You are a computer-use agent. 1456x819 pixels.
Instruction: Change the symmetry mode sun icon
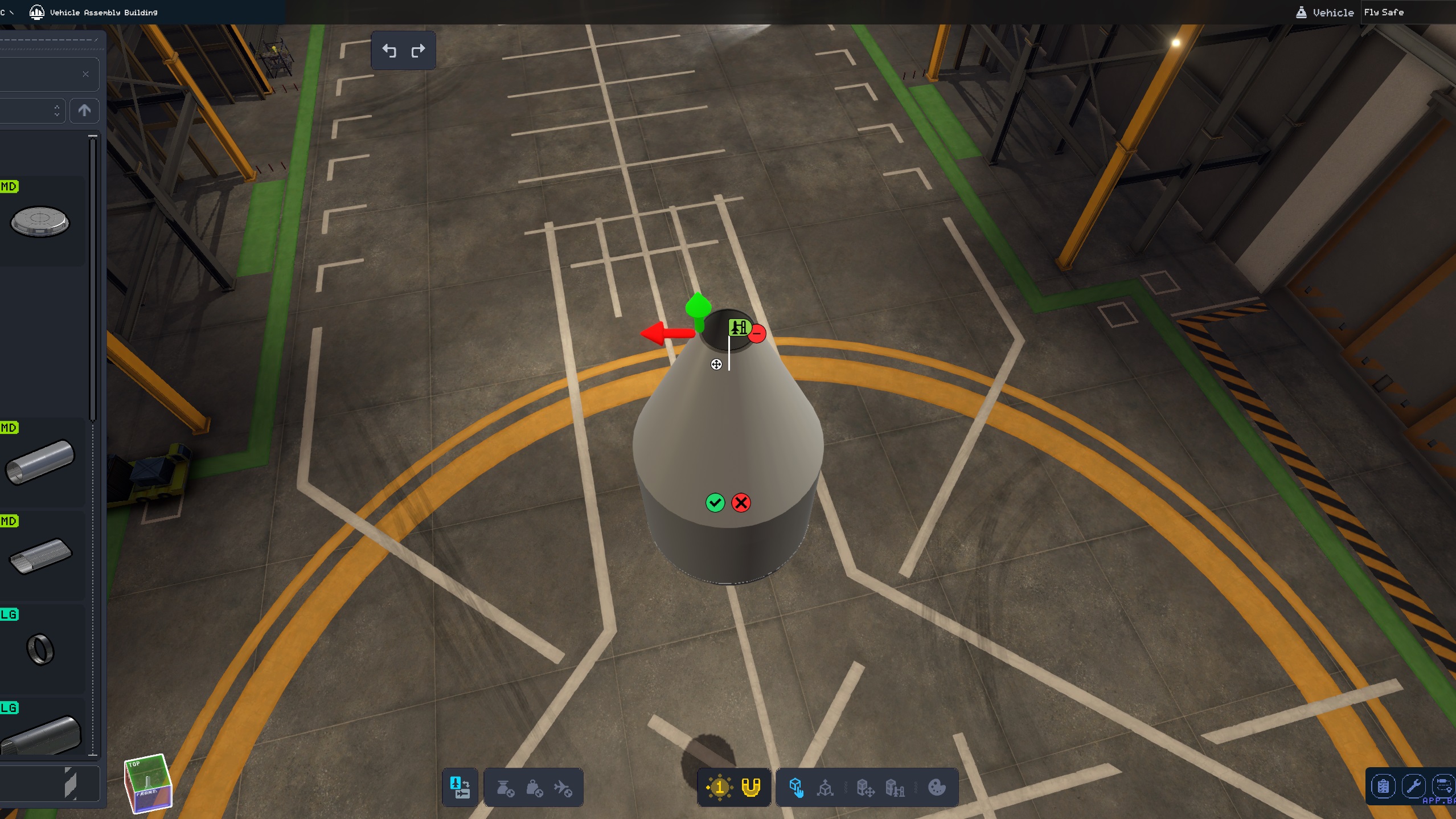coord(719,788)
